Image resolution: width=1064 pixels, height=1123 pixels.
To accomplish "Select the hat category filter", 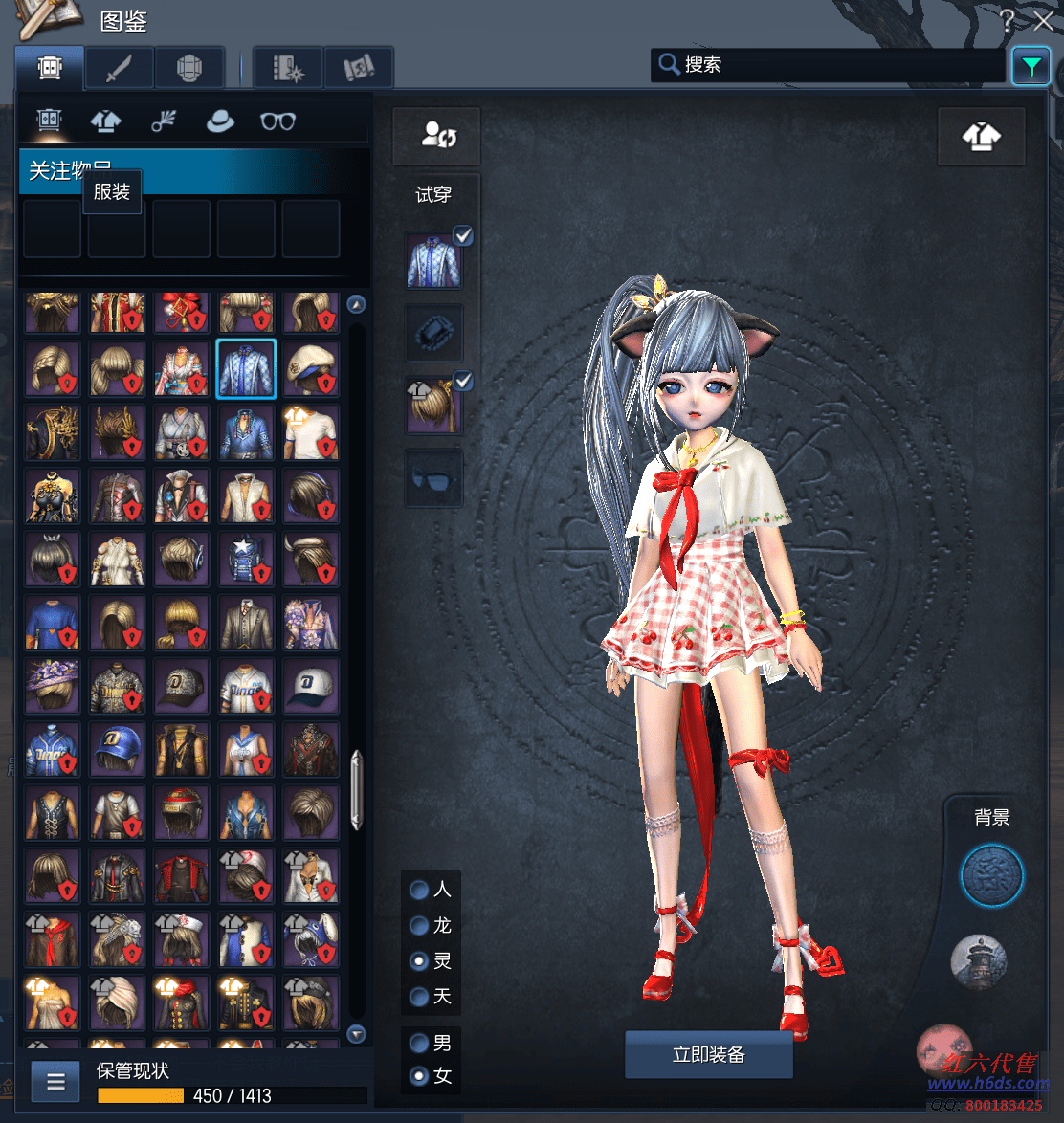I will (x=220, y=121).
